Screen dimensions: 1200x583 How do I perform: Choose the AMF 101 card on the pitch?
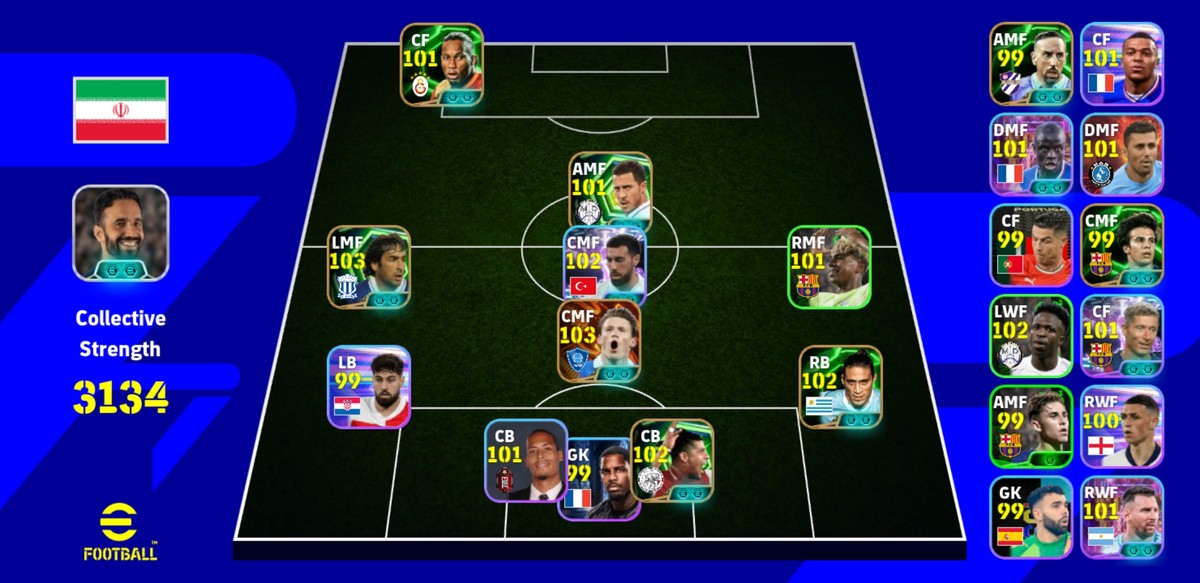pos(610,190)
